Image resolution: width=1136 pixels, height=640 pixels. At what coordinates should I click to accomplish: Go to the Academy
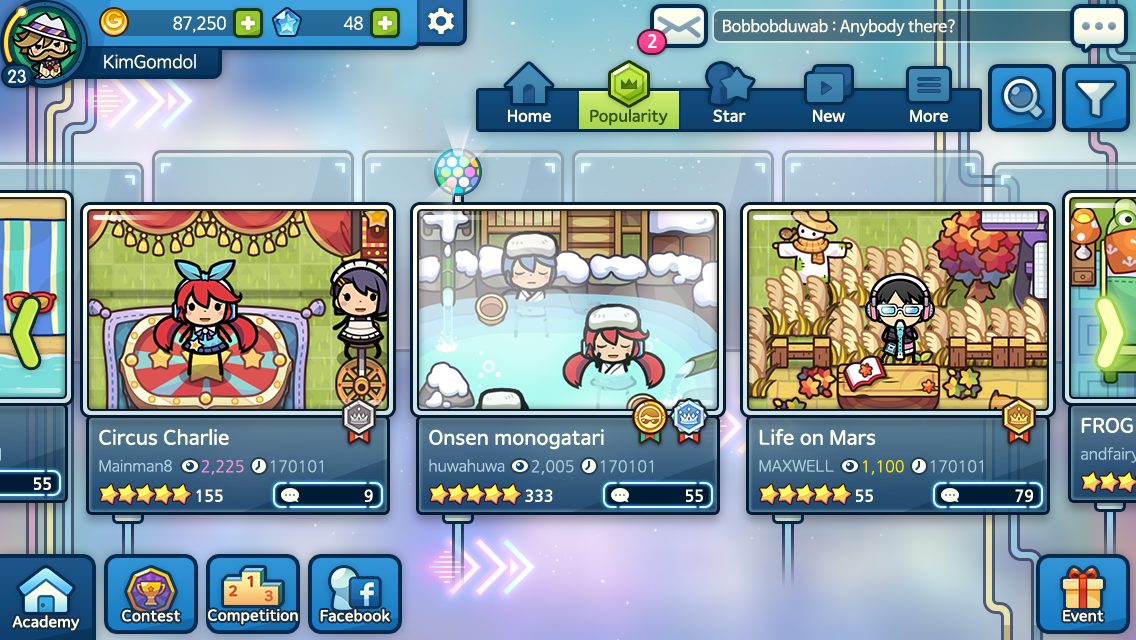click(x=46, y=598)
